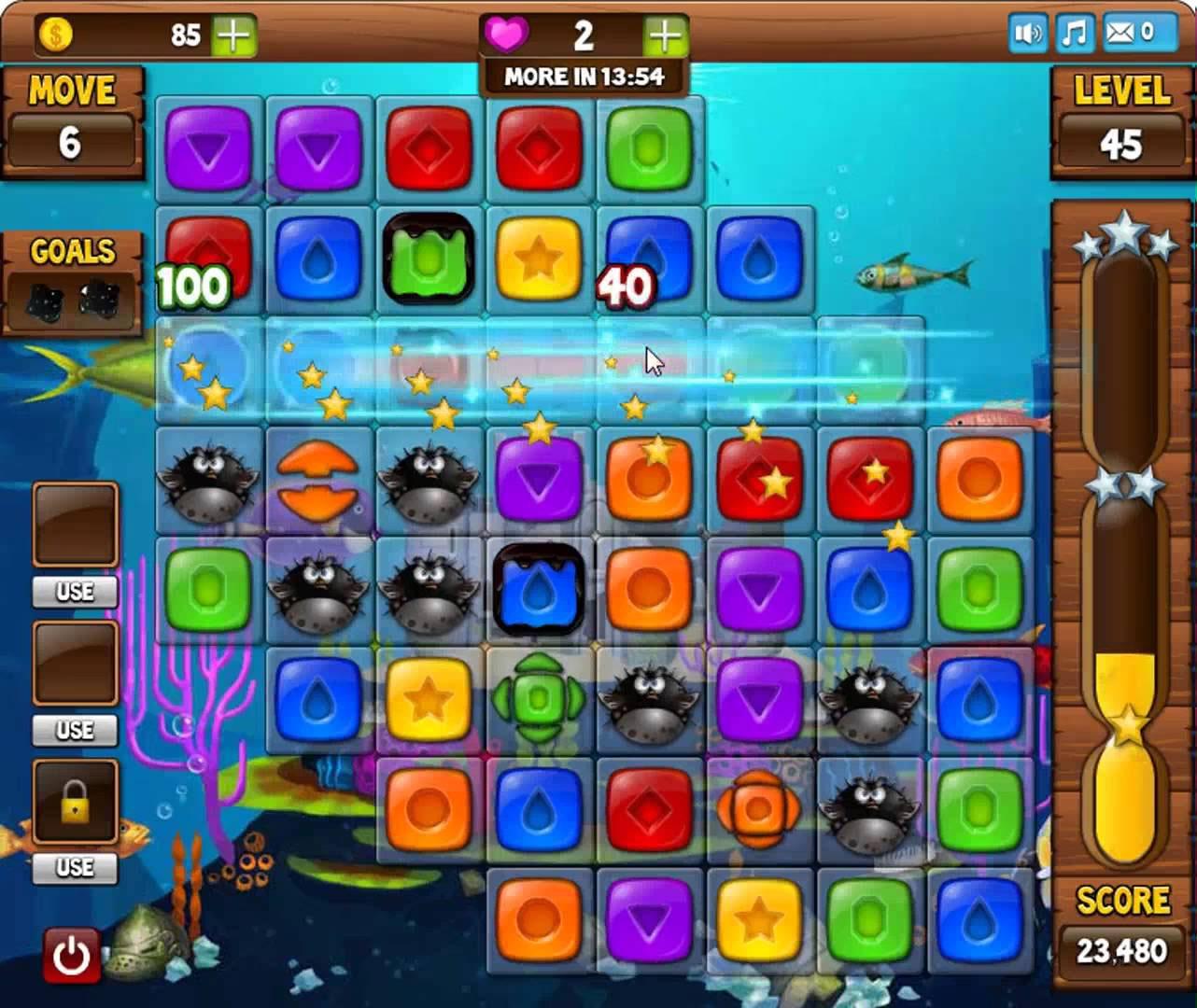Mute the sound effects speaker icon
The width and height of the screenshot is (1197, 1008).
tap(1027, 34)
